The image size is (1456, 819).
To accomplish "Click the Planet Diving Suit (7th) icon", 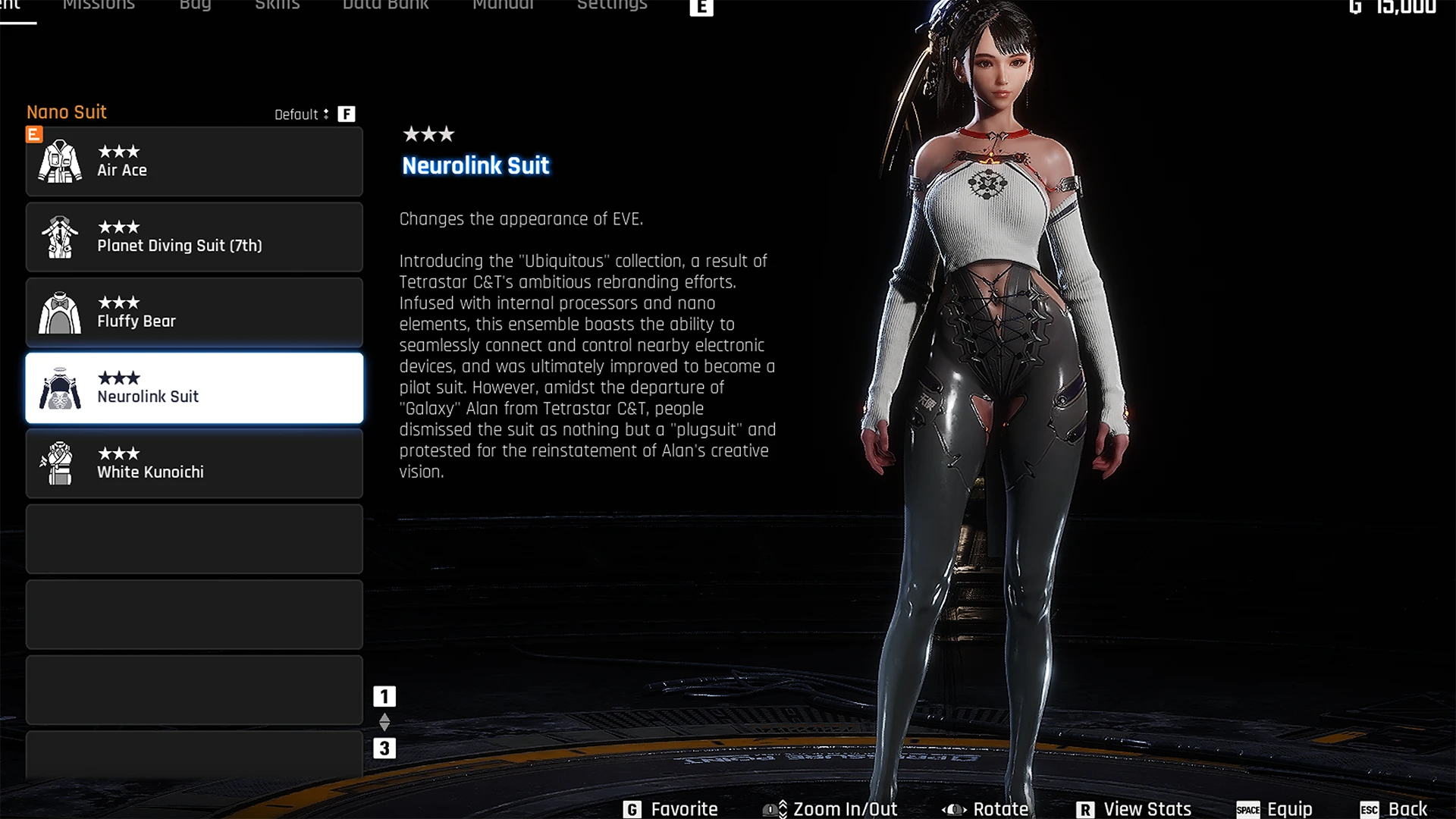I will [x=60, y=237].
